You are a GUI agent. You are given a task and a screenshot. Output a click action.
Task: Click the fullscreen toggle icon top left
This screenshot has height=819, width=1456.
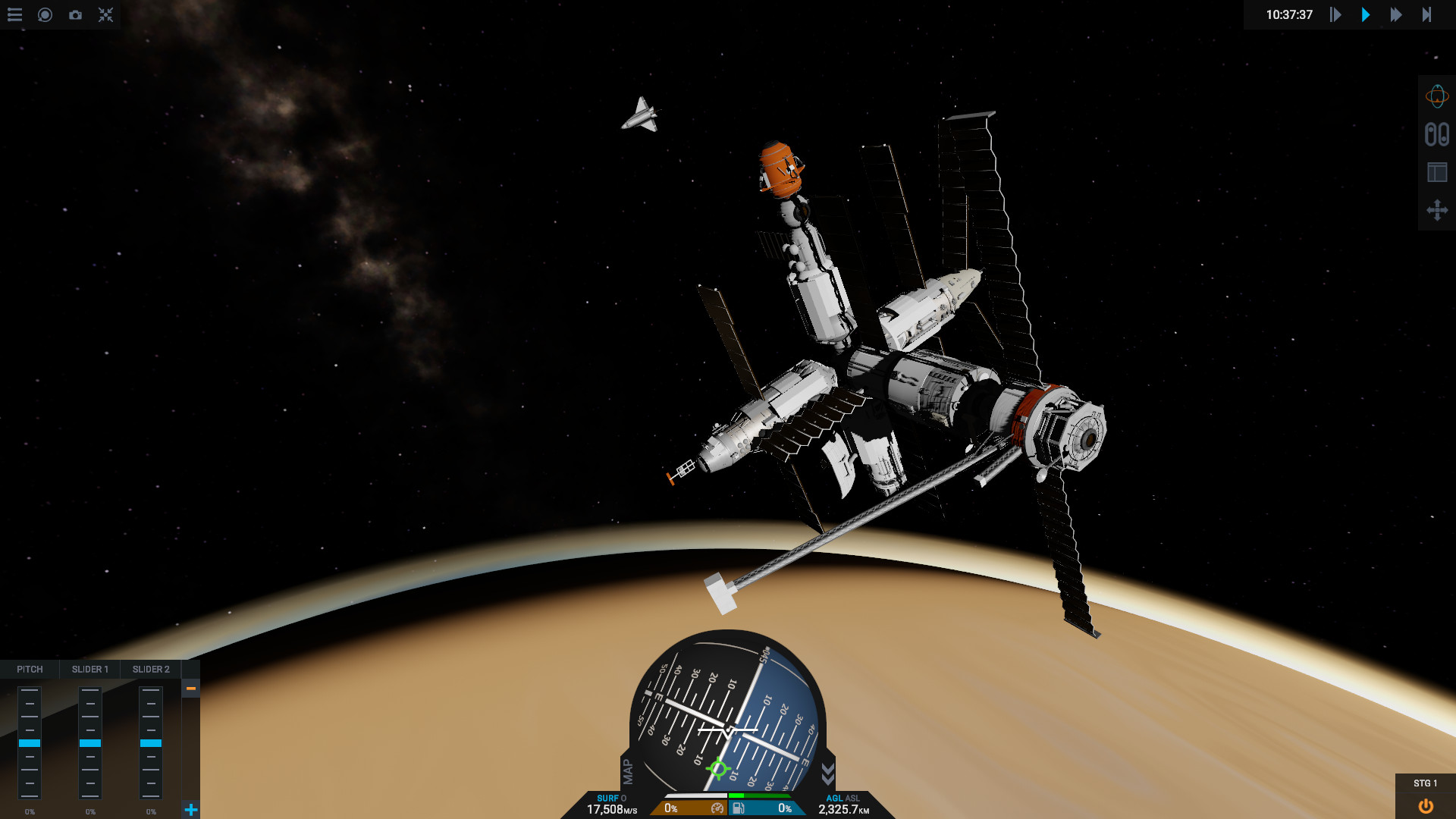tap(105, 15)
